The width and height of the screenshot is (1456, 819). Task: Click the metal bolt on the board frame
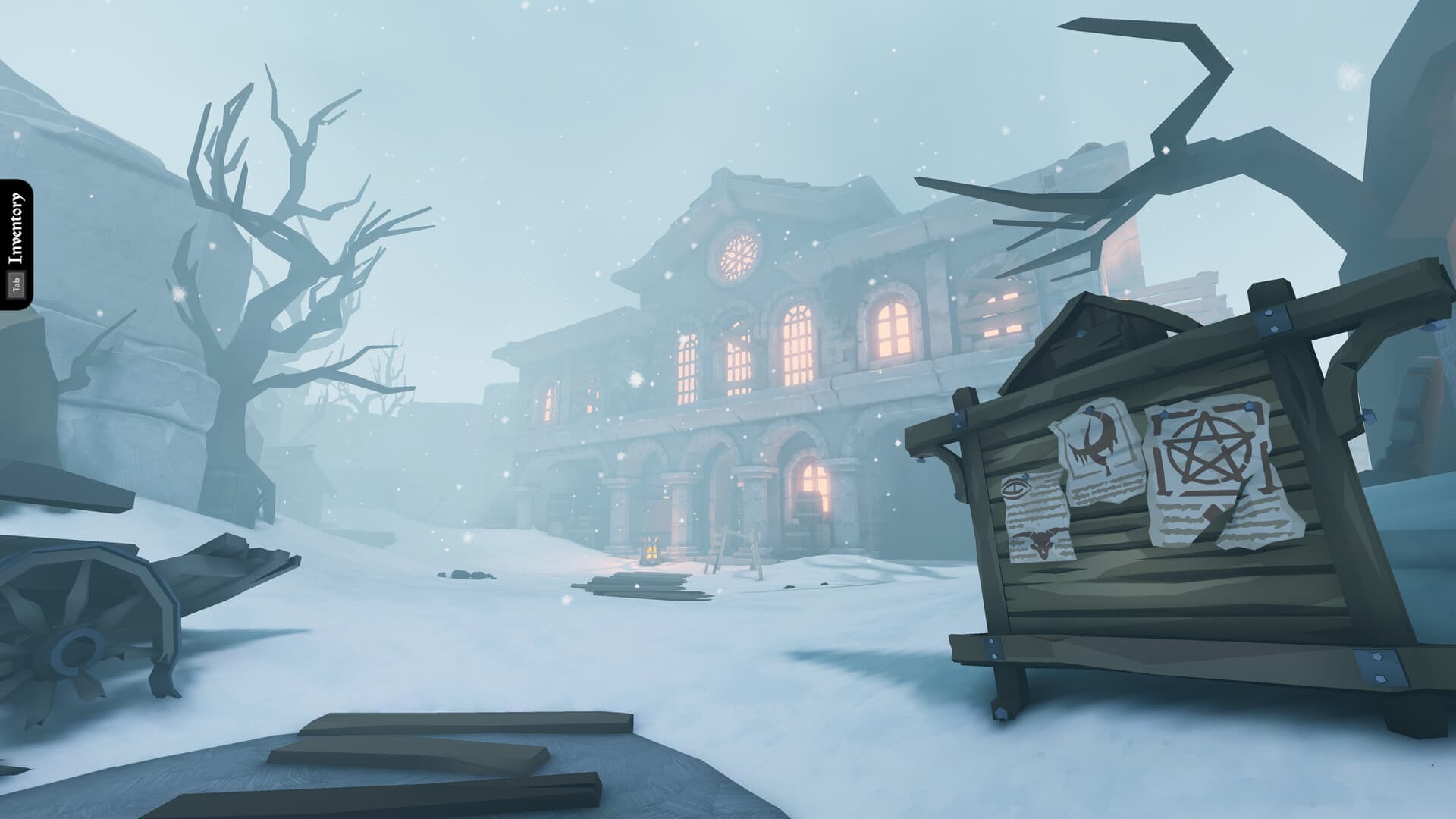click(1270, 318)
